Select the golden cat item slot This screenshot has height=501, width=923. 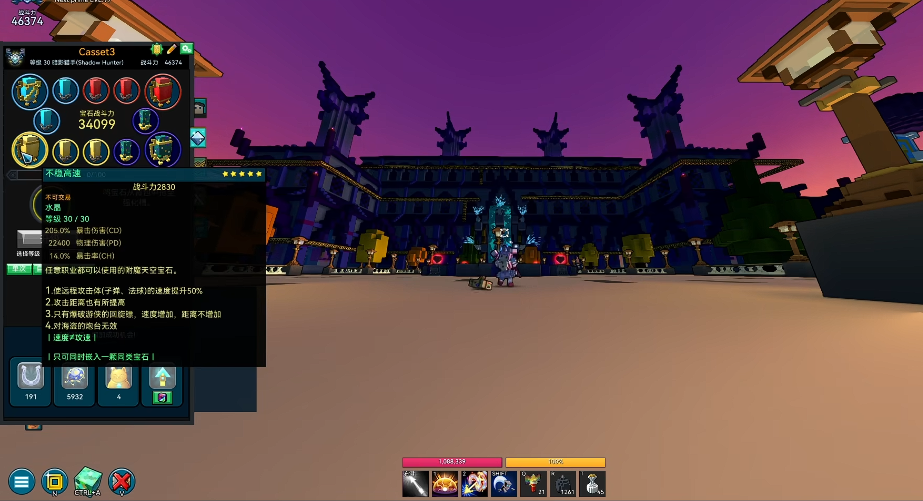tap(118, 377)
